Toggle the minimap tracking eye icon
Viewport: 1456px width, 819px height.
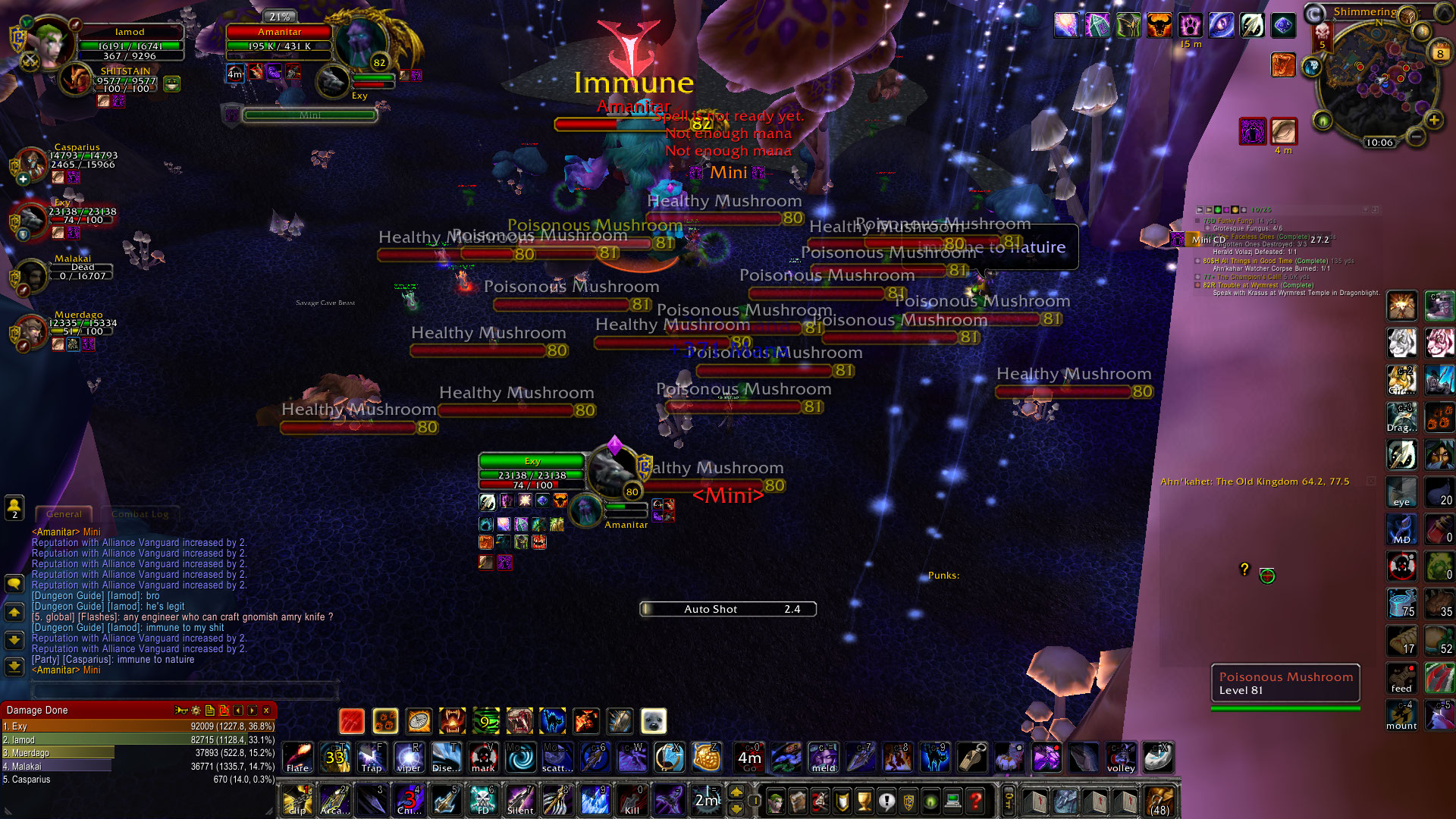coord(1323,121)
